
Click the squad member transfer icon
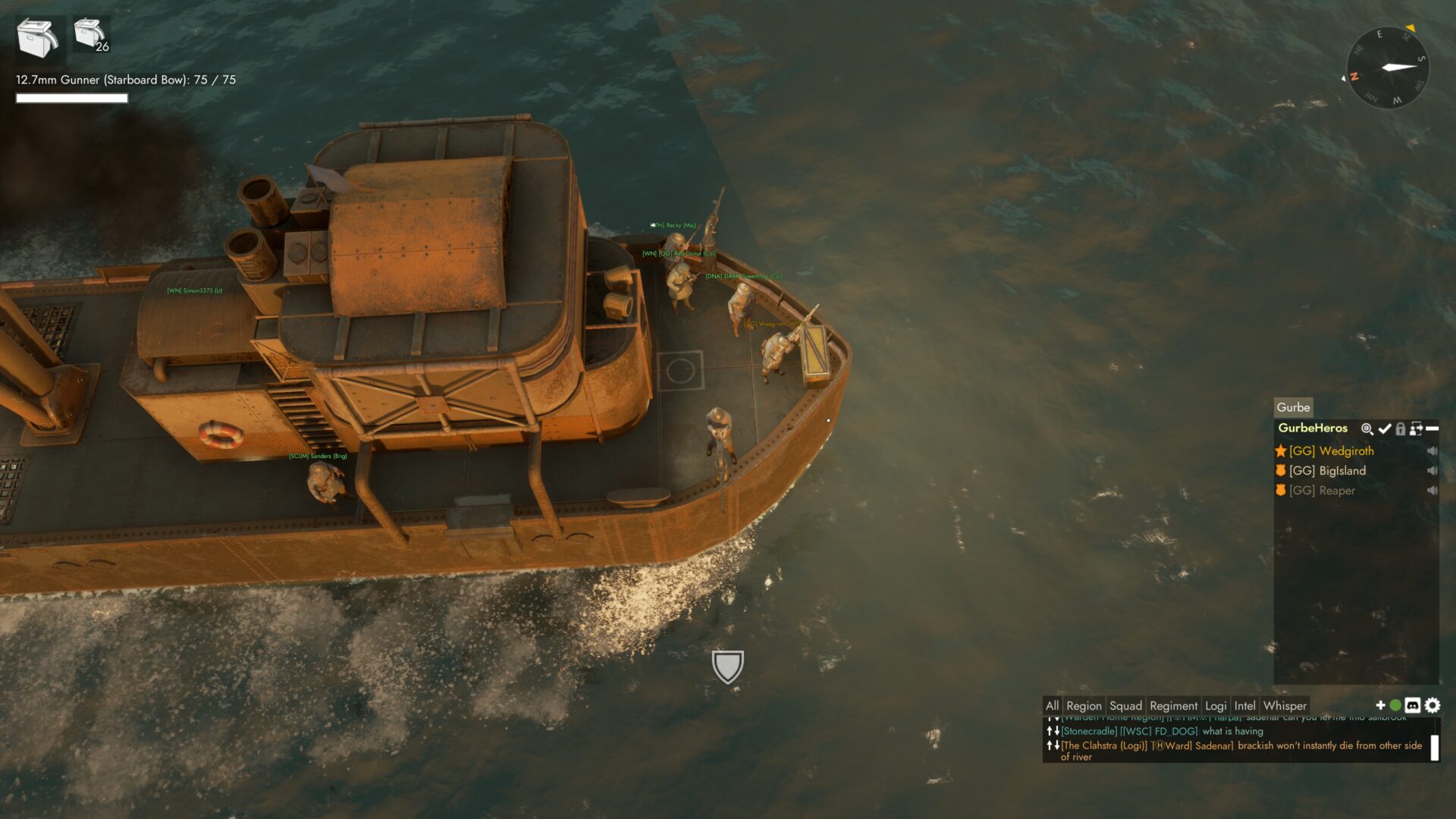pyautogui.click(x=1416, y=429)
